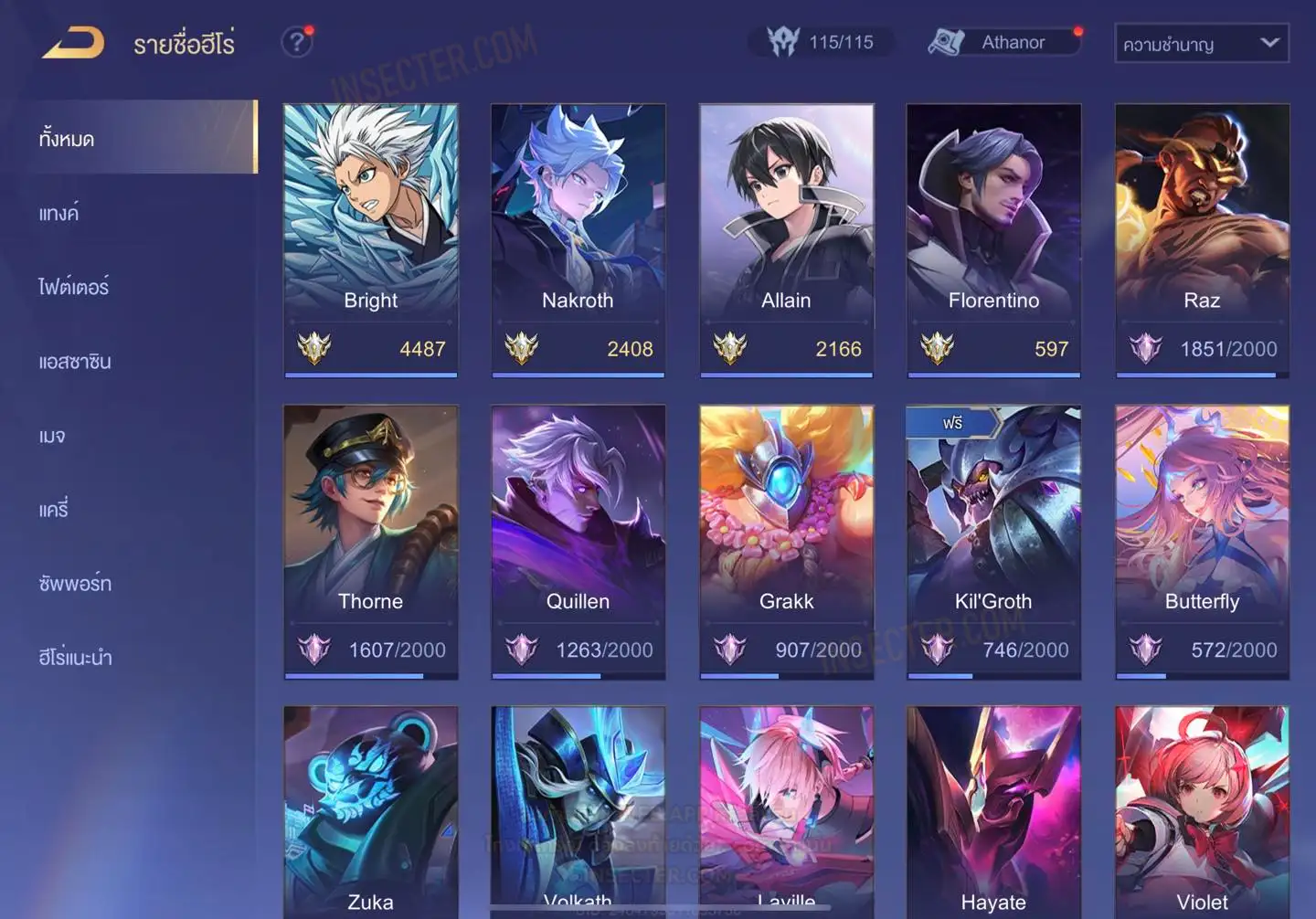Go back using the gold arrow button
The height and width of the screenshot is (919, 1316).
73,43
